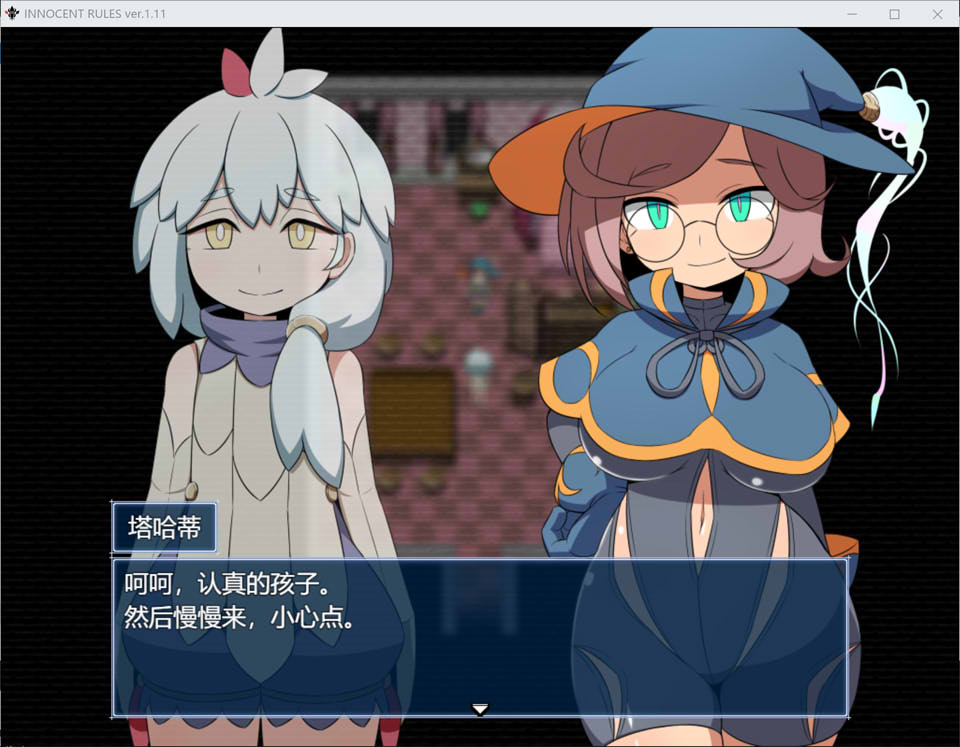This screenshot has width=960, height=747.
Task: Minimize the game window
Action: click(852, 14)
